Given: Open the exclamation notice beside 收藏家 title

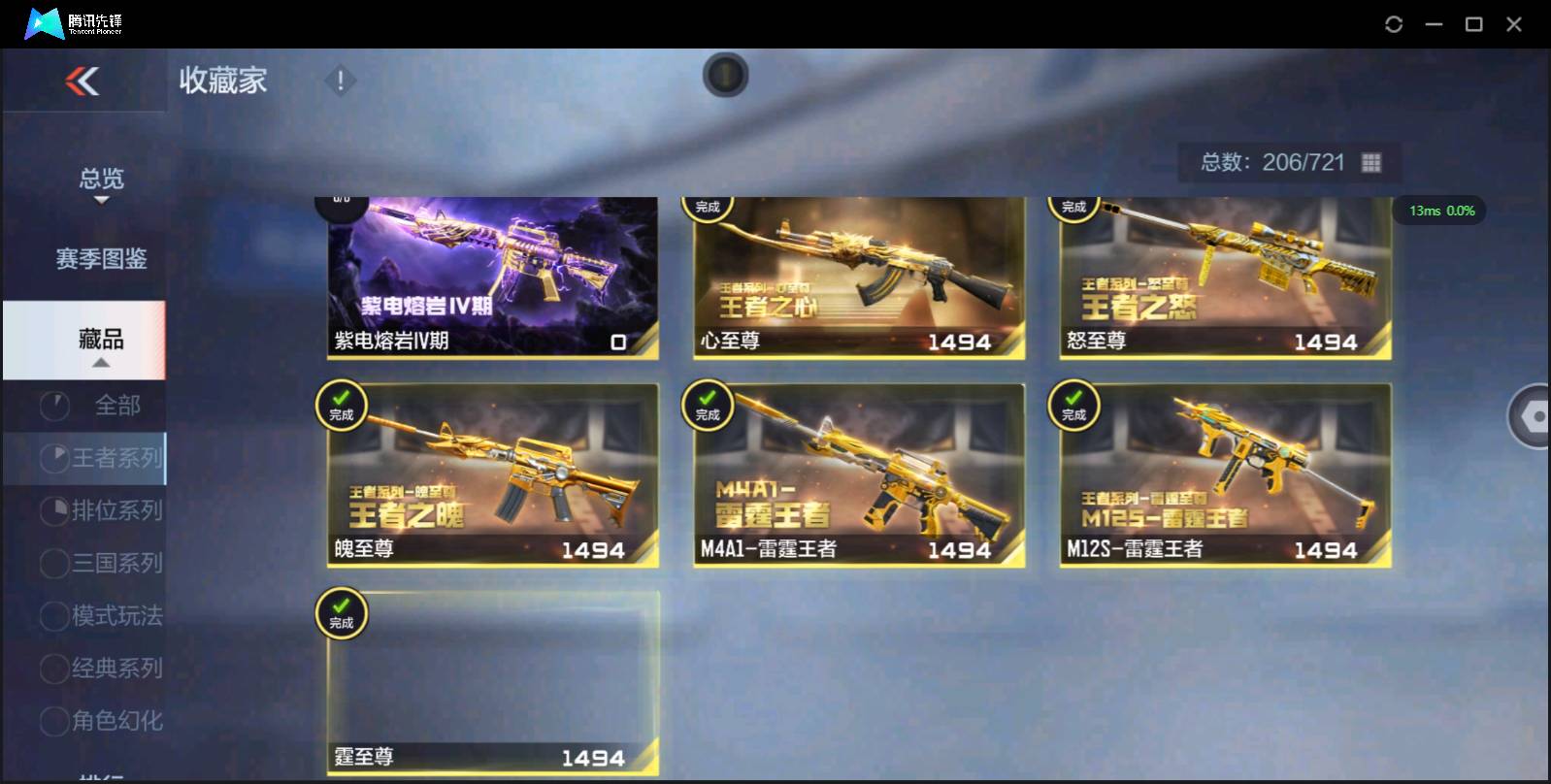Looking at the screenshot, I should point(340,82).
